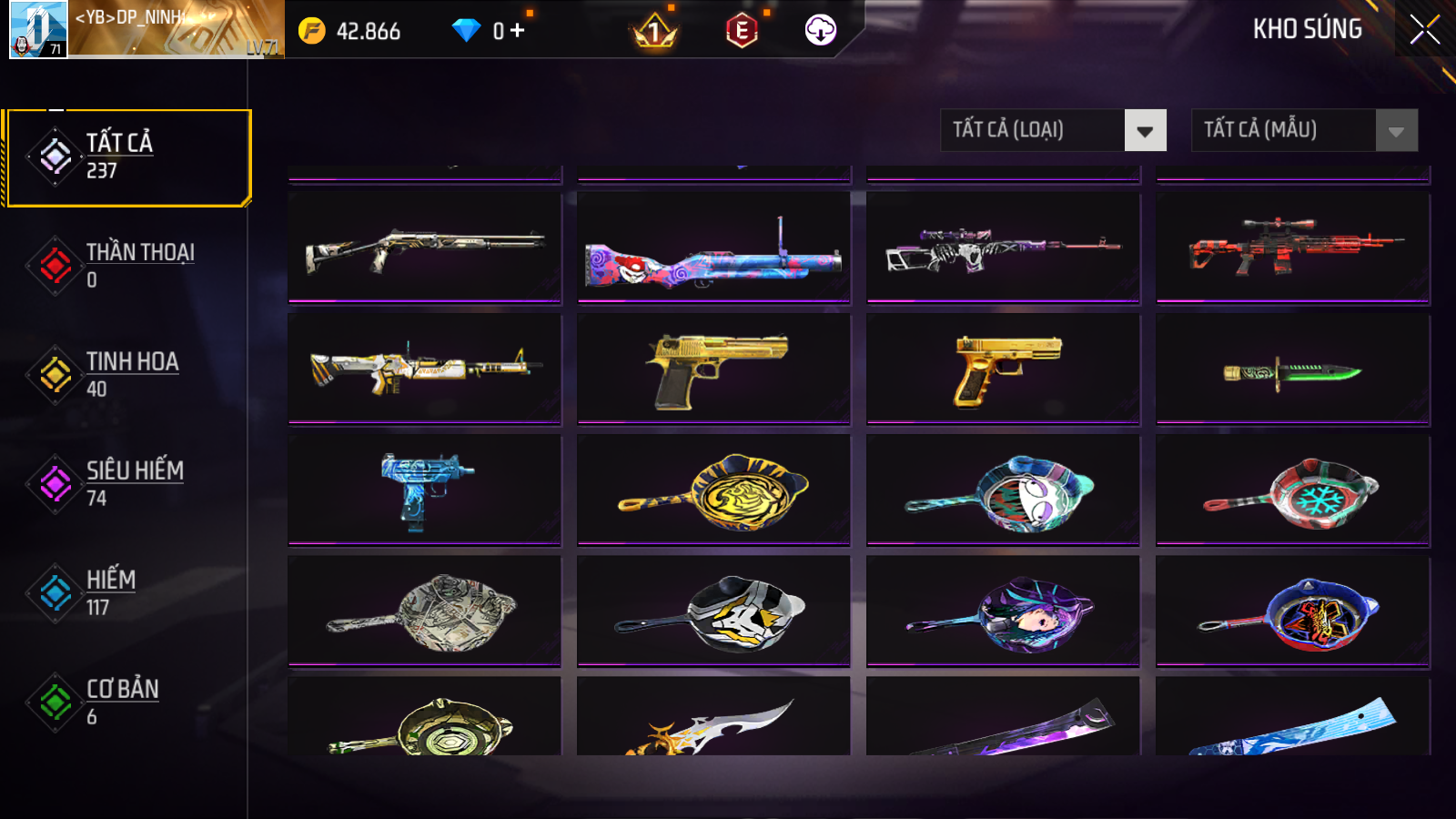Open the Tất Cả (Loại) type dropdown
The image size is (1456, 819).
(x=1053, y=130)
